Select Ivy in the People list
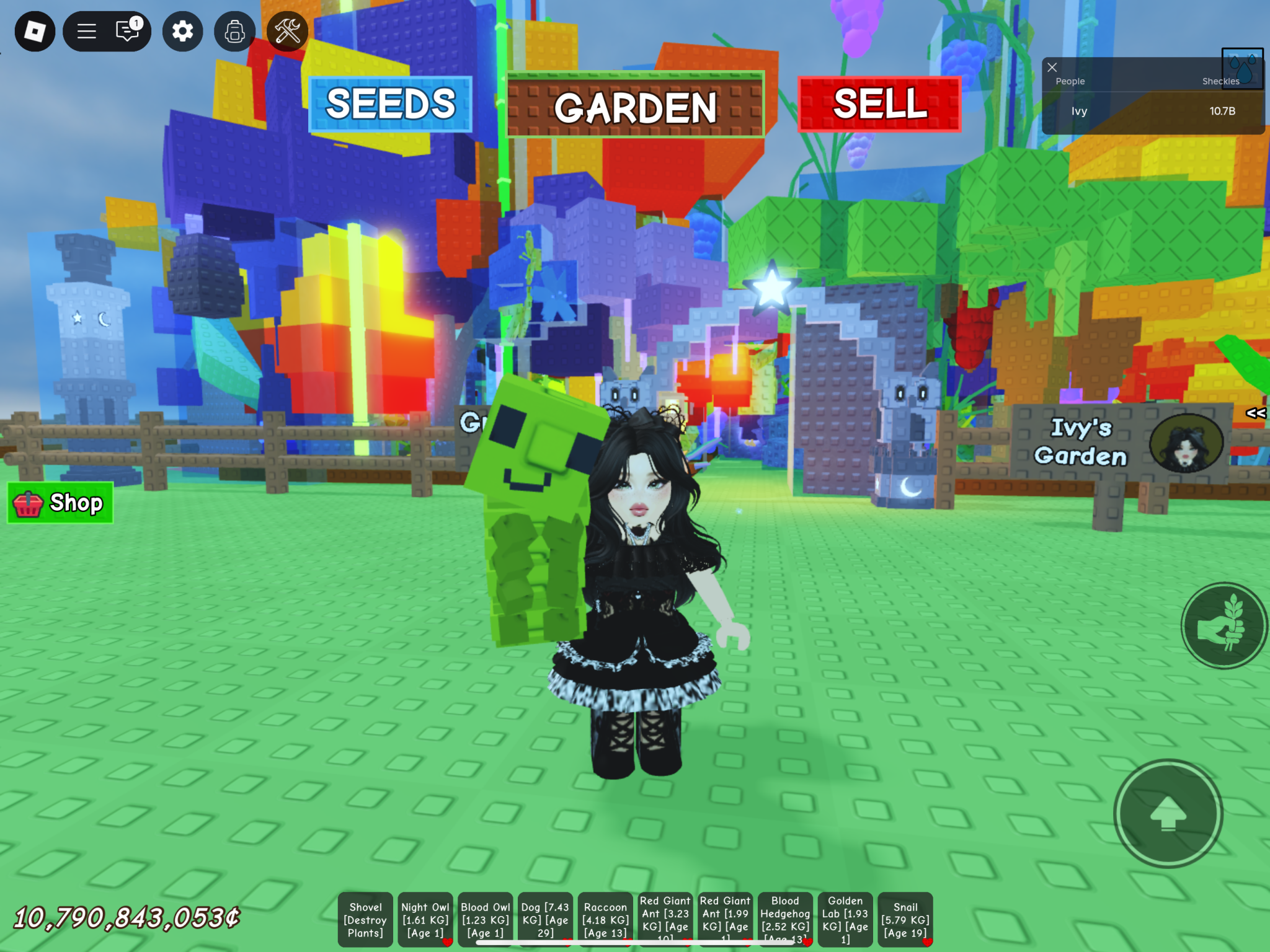 click(x=1079, y=112)
